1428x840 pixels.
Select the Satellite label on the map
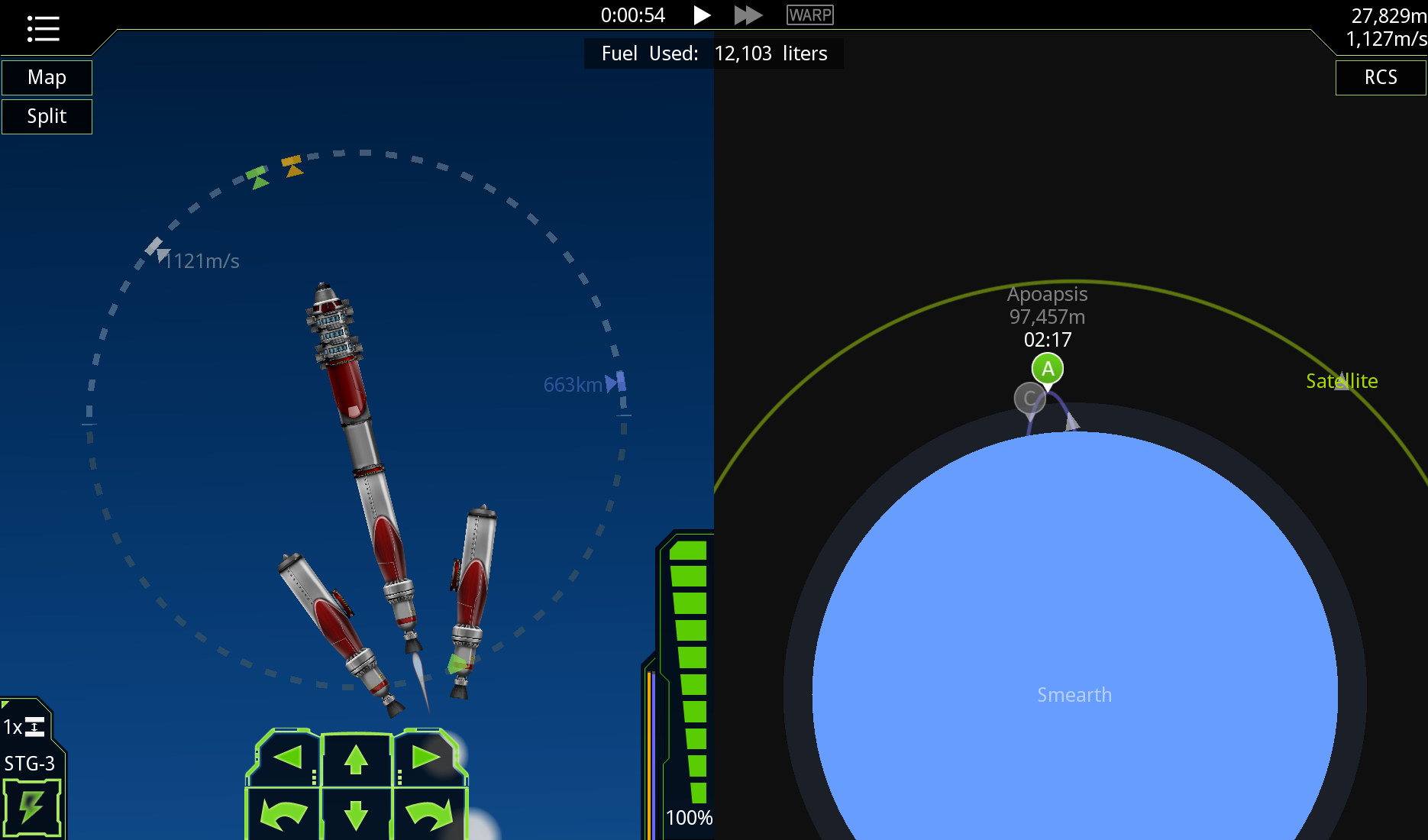tap(1342, 380)
